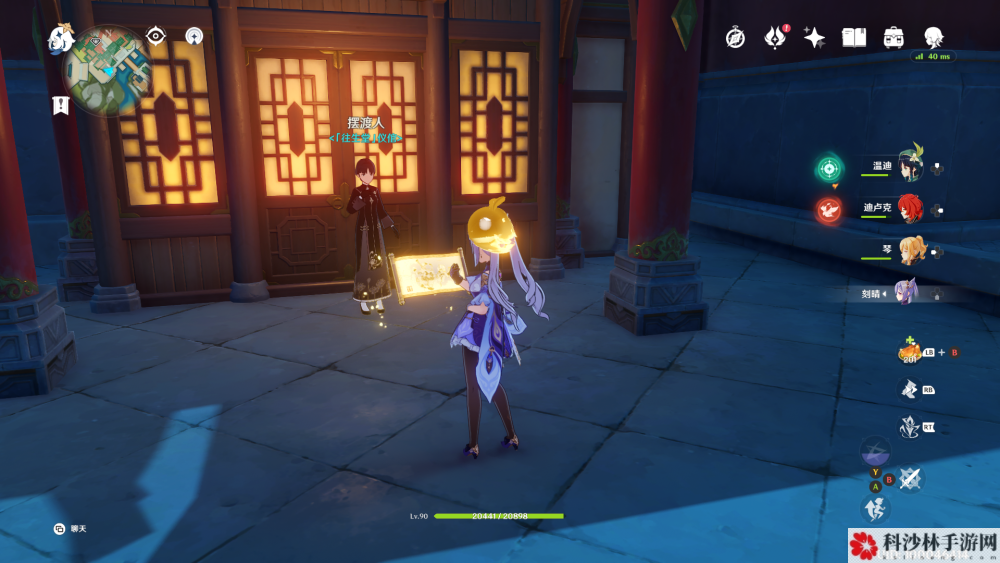Open the chat box labeled 聊天

(x=61, y=528)
